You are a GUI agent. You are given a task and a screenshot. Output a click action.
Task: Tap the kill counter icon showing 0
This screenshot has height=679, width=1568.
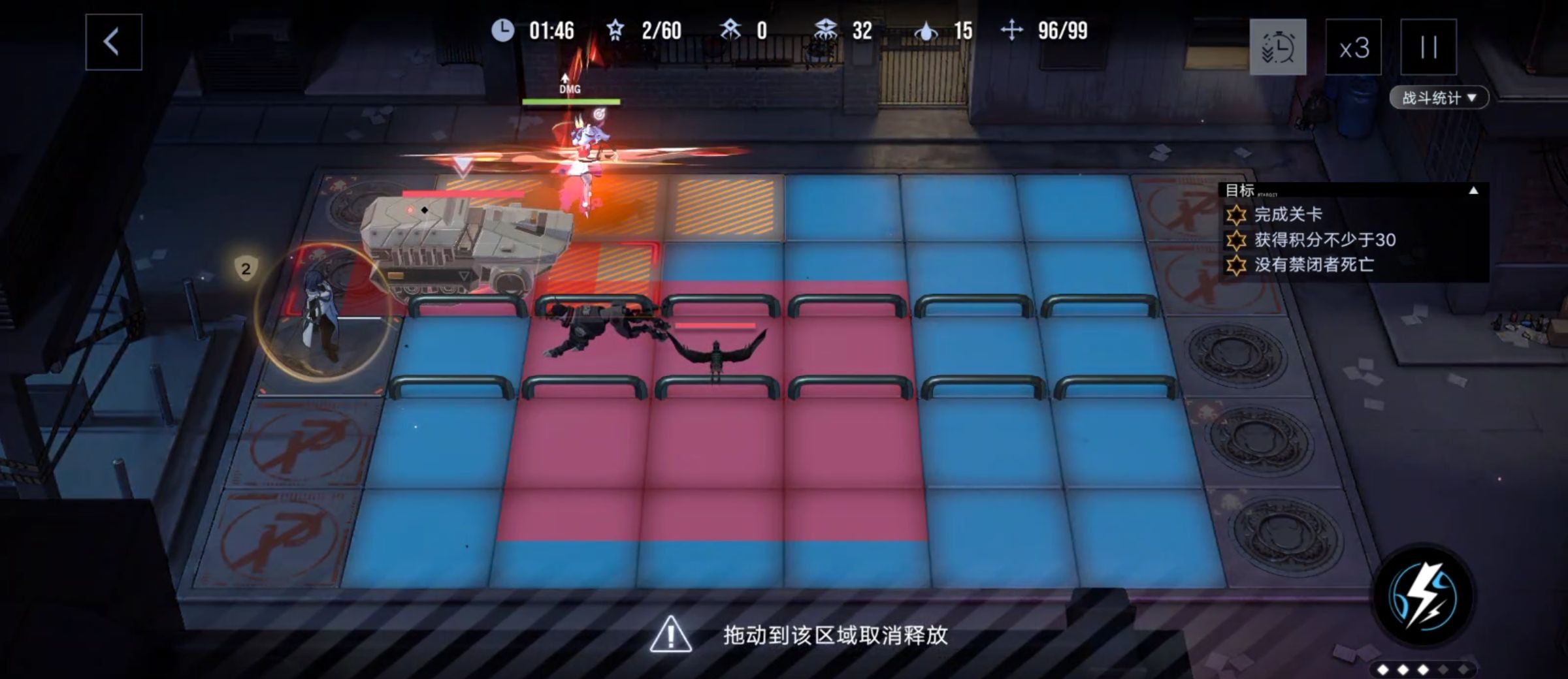pos(733,30)
